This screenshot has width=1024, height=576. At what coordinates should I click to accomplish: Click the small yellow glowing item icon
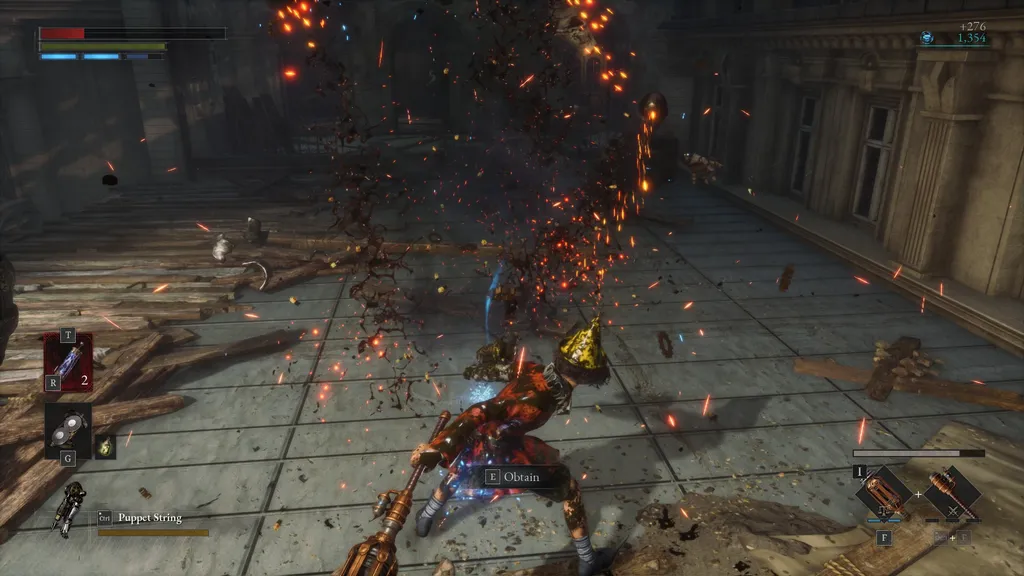[x=105, y=446]
